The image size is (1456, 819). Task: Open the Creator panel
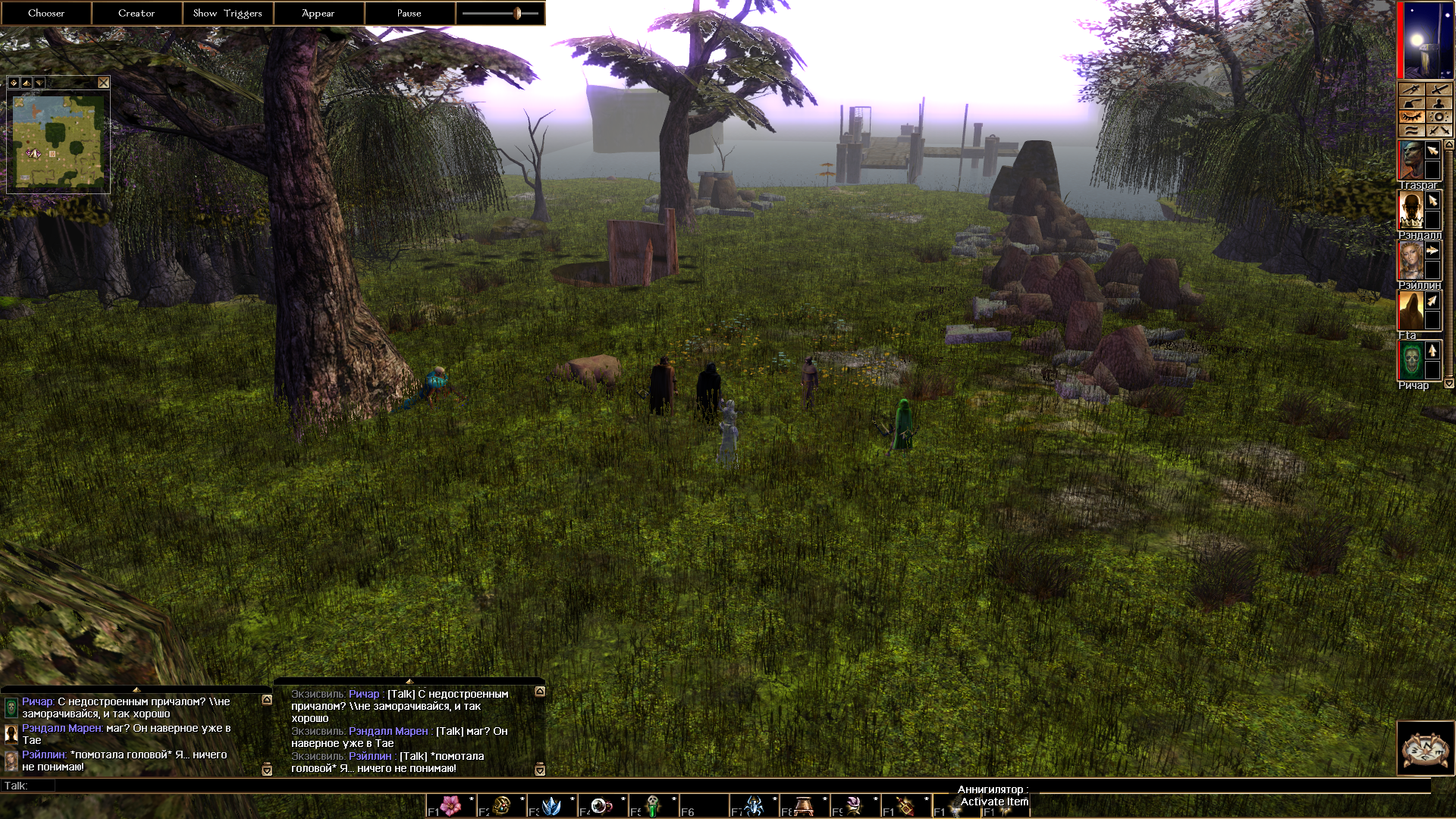click(136, 13)
